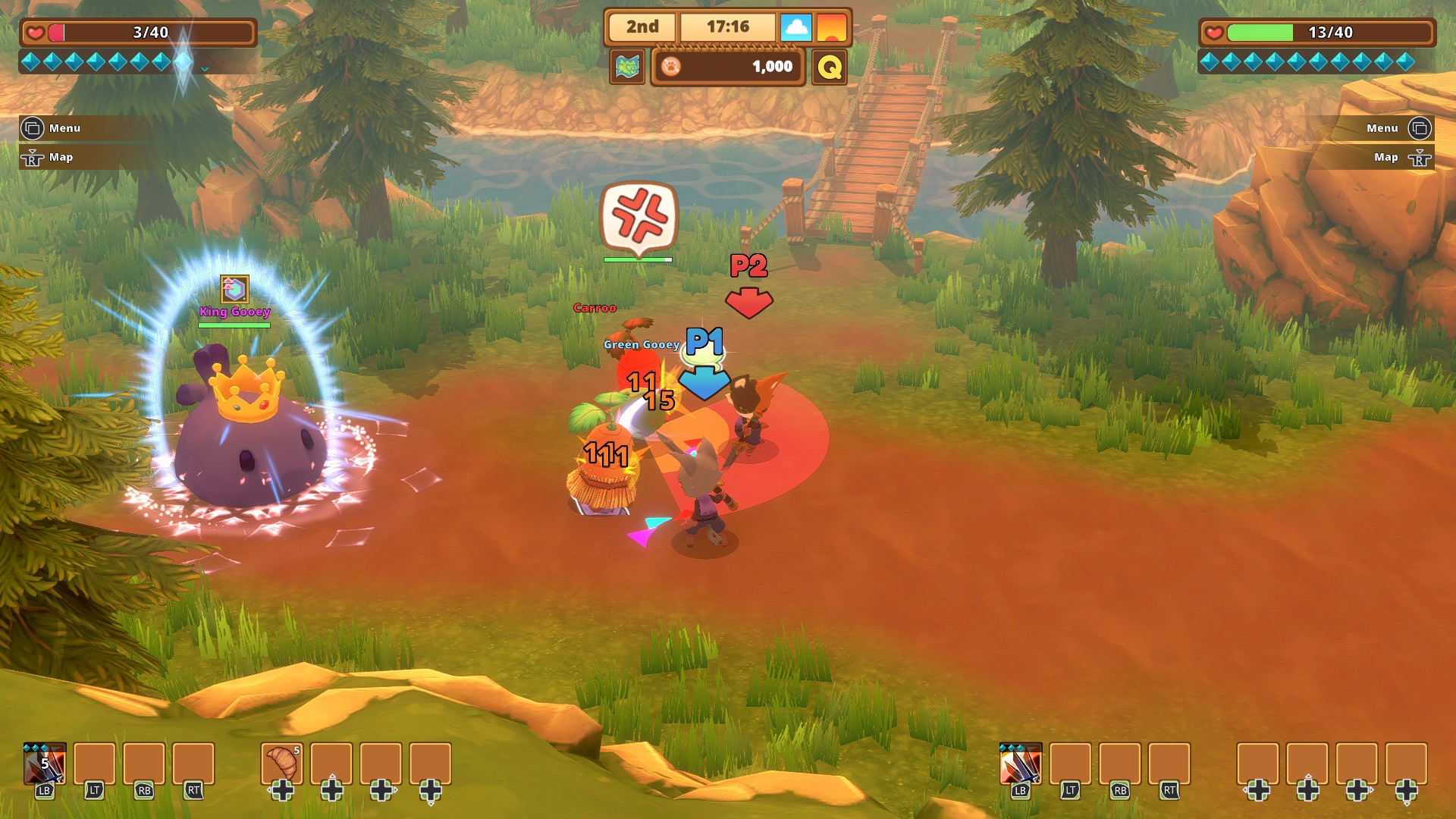
Task: Open the green map icon near the coin counter
Action: (x=627, y=67)
